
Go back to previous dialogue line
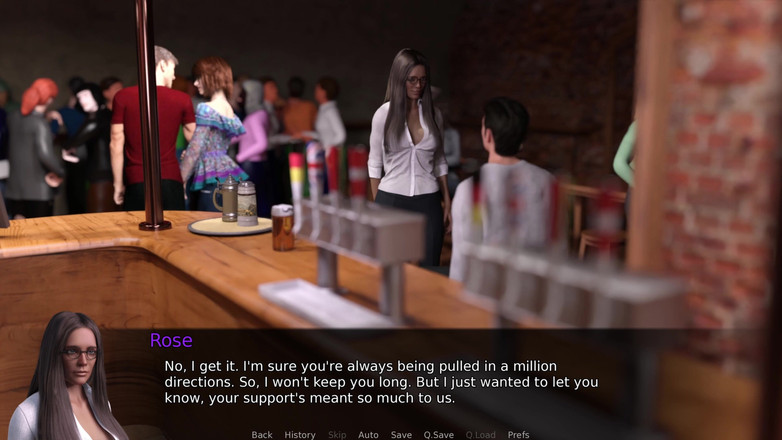point(262,435)
